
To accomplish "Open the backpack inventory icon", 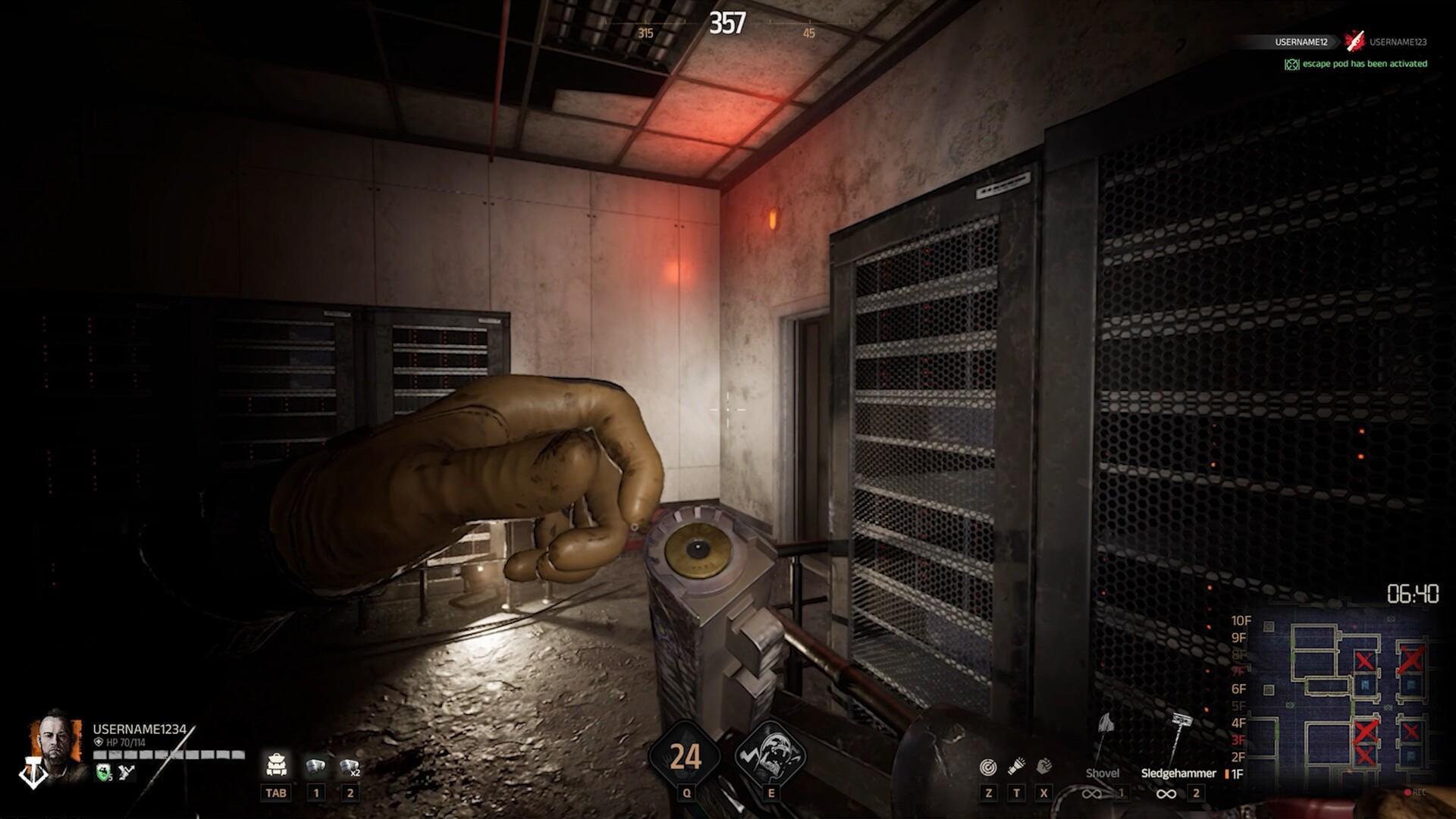I will pos(275,764).
